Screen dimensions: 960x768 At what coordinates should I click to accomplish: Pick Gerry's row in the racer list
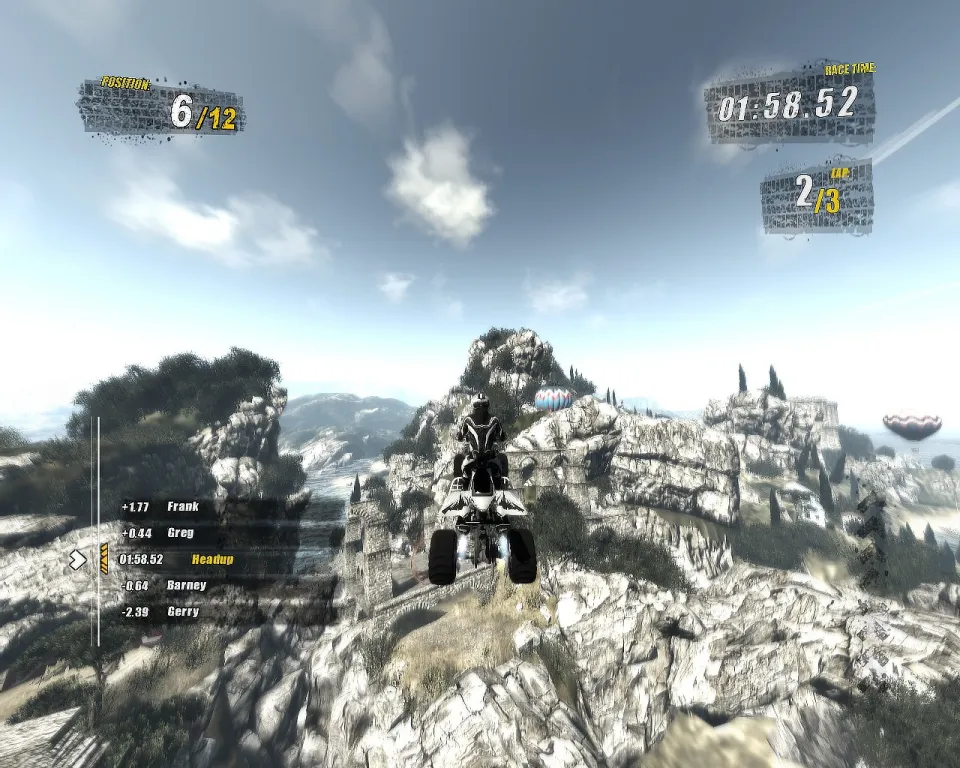pyautogui.click(x=182, y=611)
